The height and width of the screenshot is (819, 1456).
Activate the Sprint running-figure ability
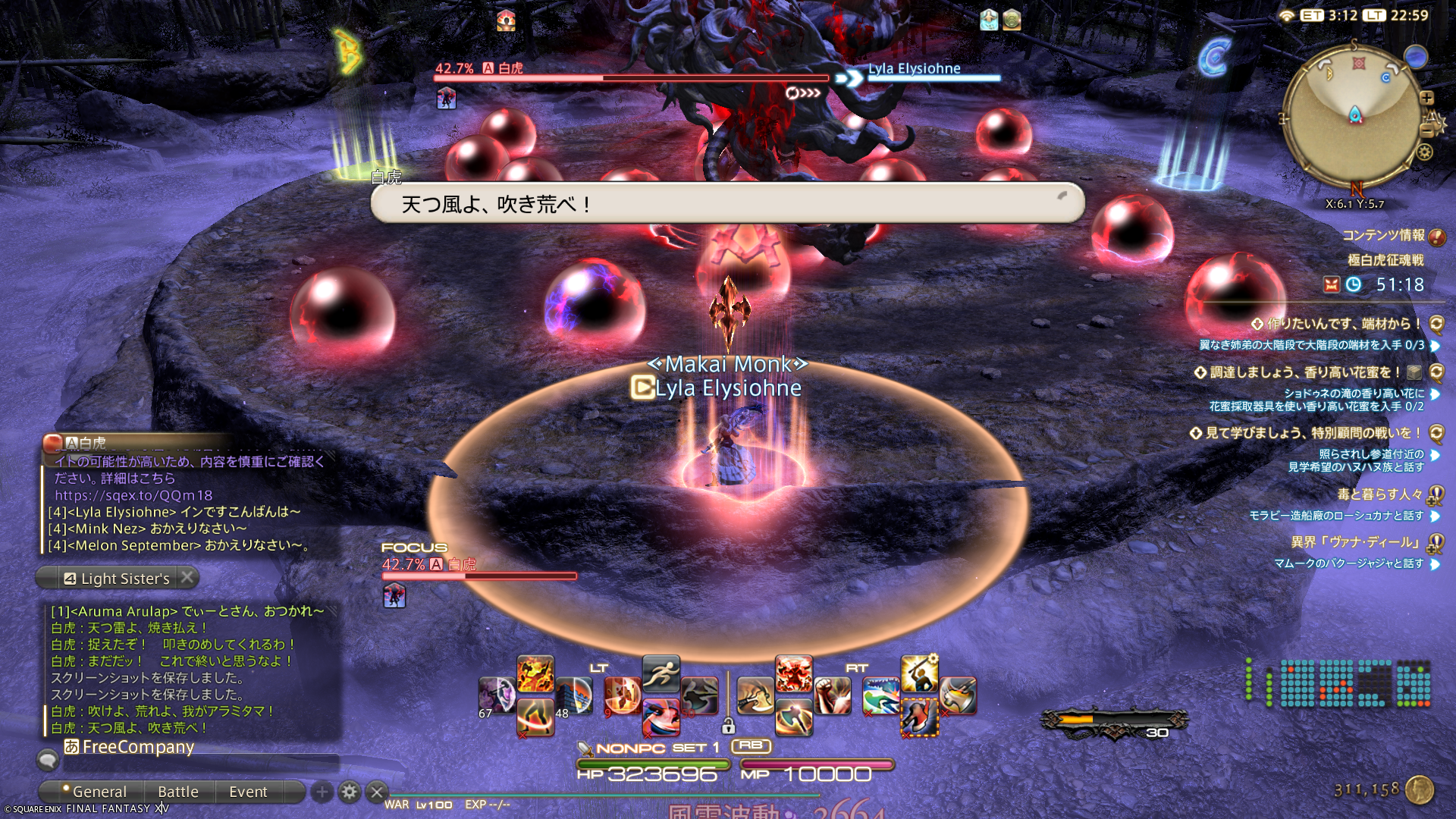(x=661, y=673)
